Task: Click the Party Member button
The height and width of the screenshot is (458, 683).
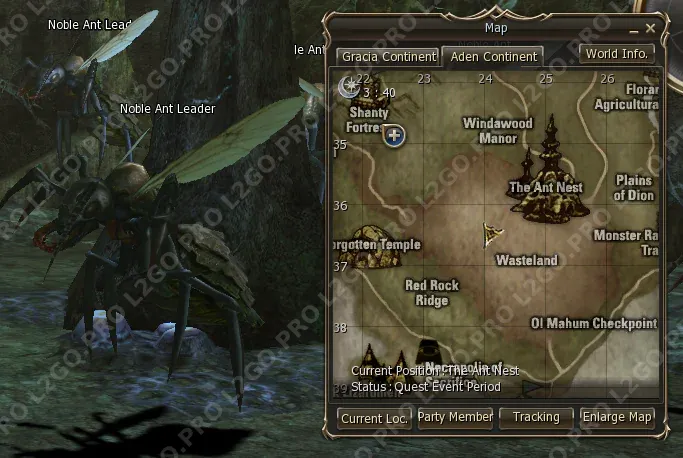Action: pyautogui.click(x=455, y=417)
